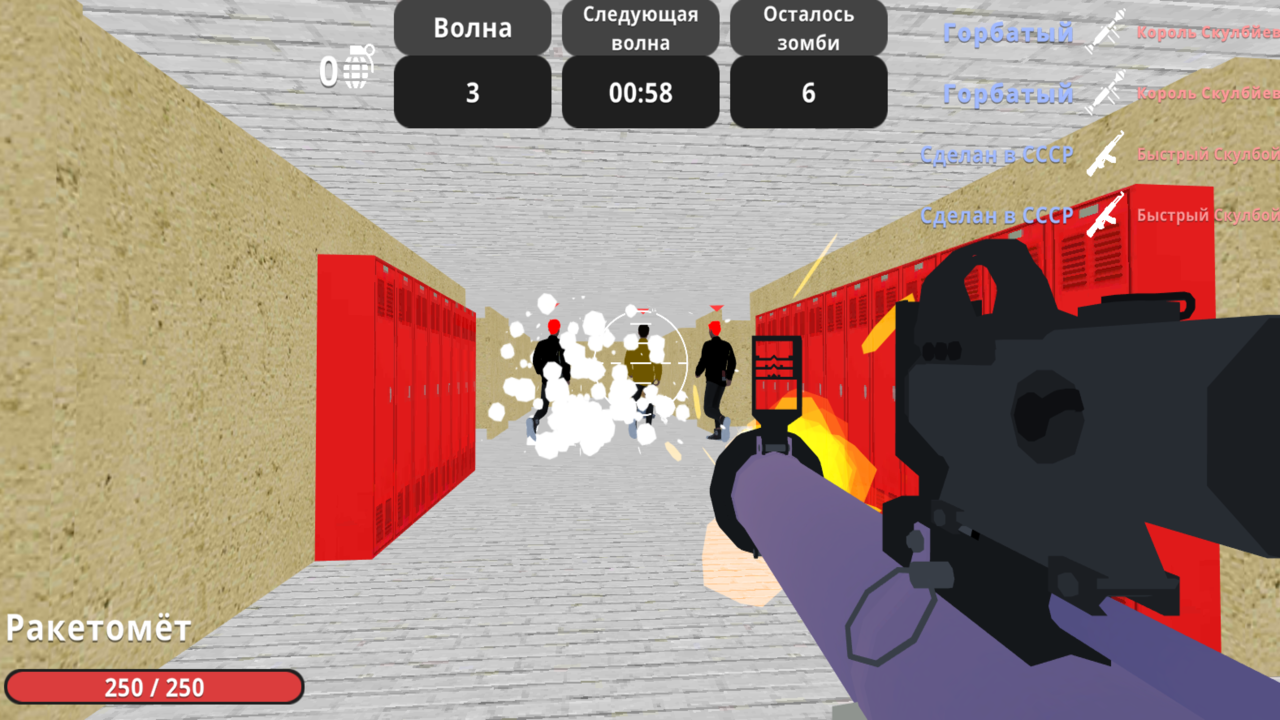The image size is (1280, 720).
Task: Click the Следующая волна header
Action: tap(639, 26)
